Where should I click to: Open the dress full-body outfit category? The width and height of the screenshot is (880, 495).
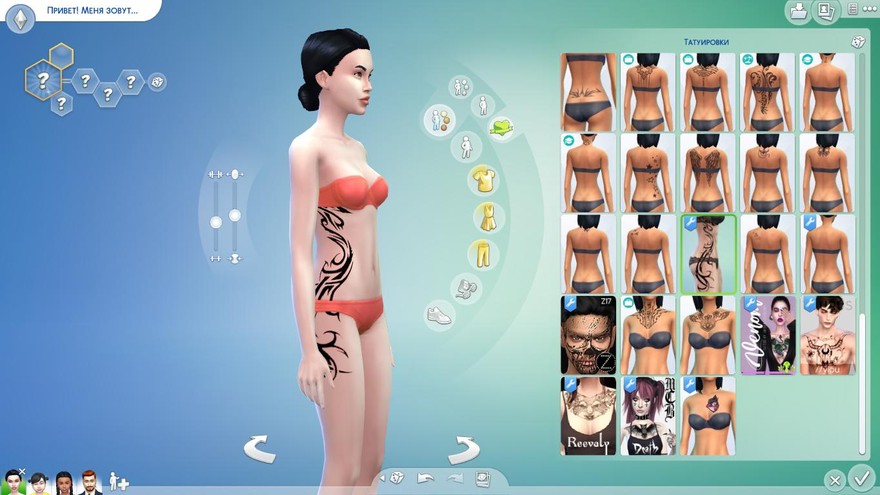[484, 217]
